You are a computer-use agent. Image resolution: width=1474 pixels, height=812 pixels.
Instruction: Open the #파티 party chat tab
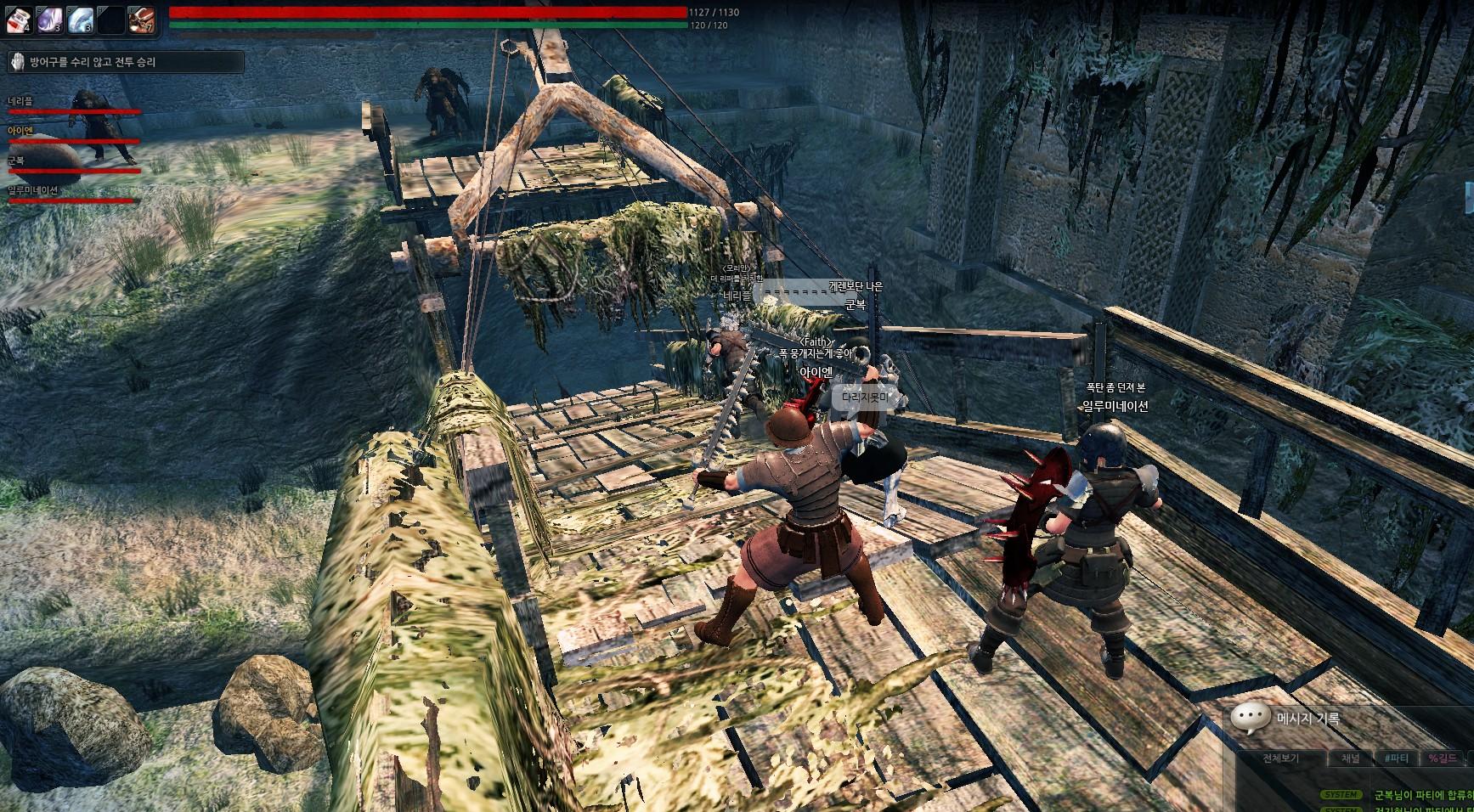(x=1396, y=758)
